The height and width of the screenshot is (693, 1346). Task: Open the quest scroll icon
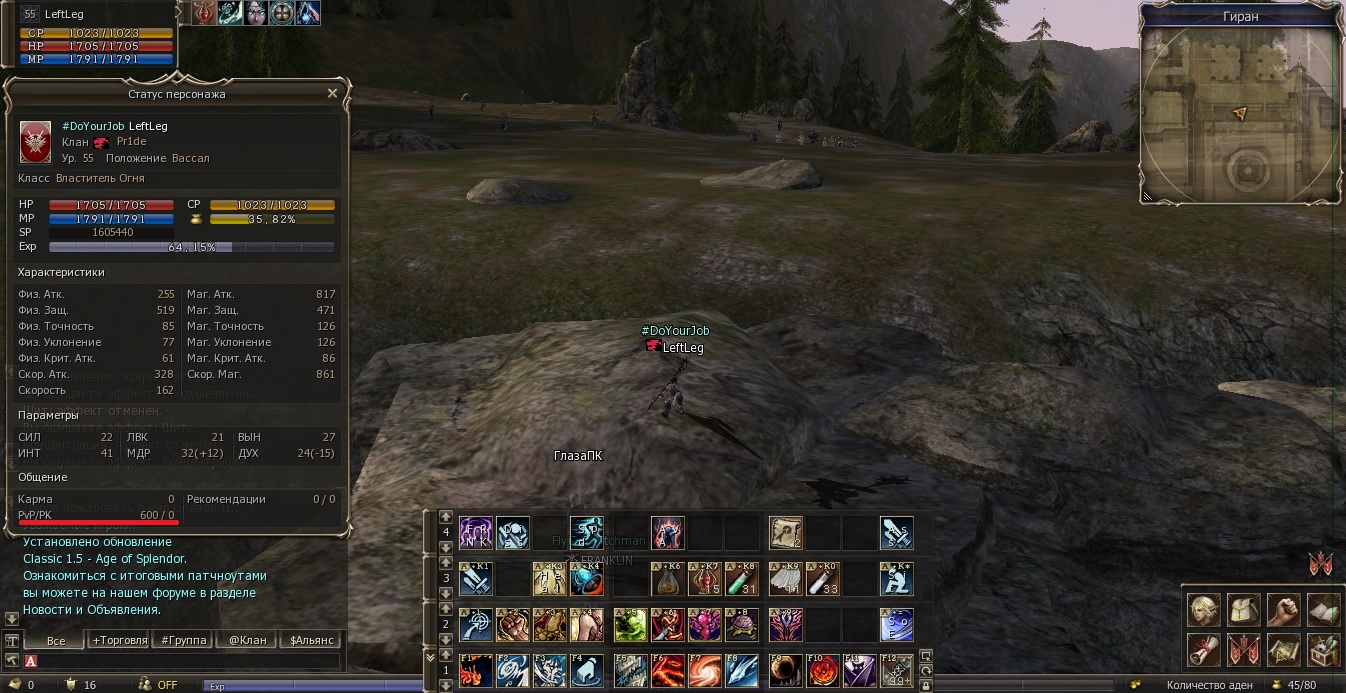coord(1203,649)
